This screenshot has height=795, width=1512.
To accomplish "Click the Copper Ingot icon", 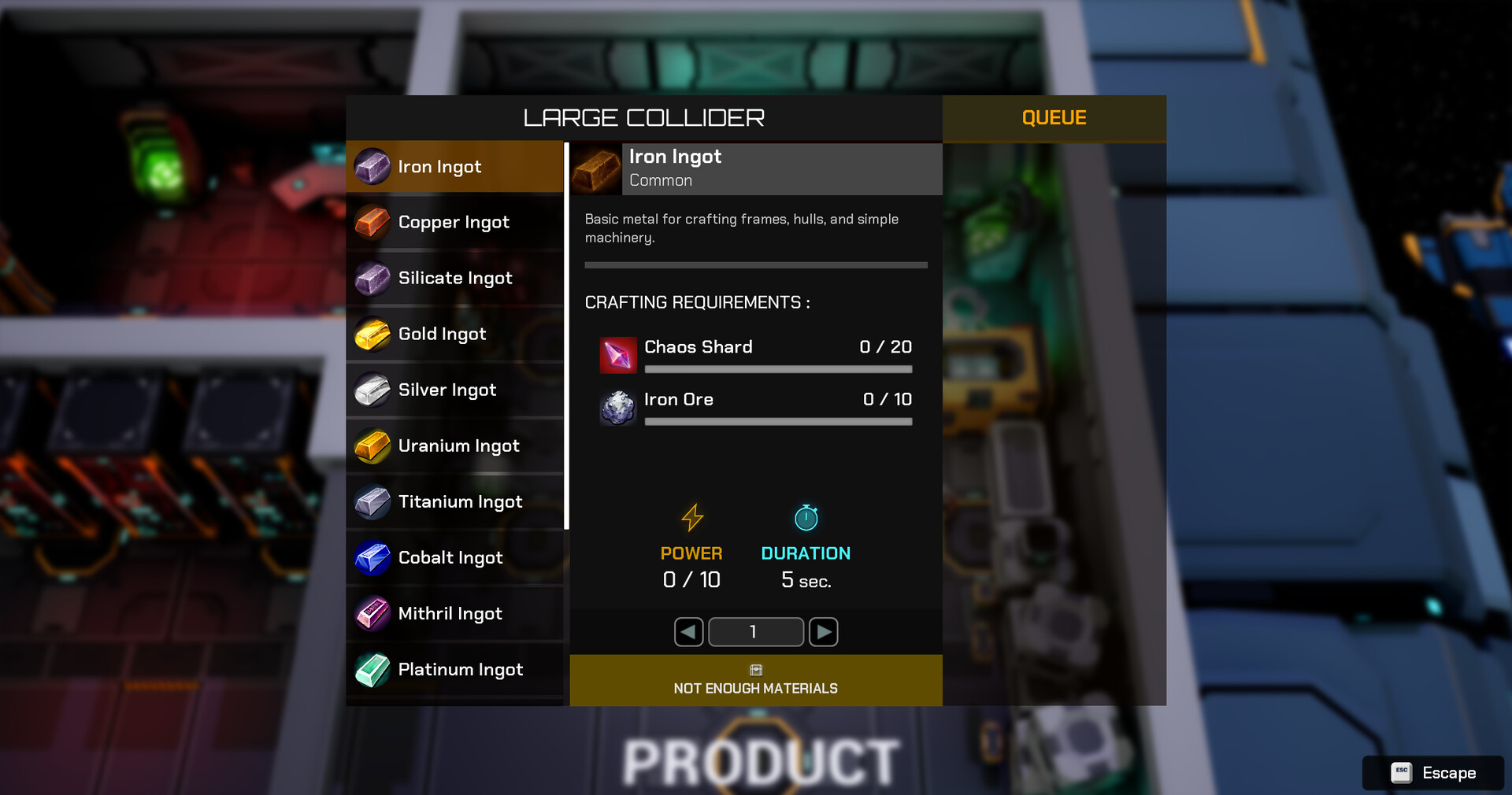I will [372, 222].
